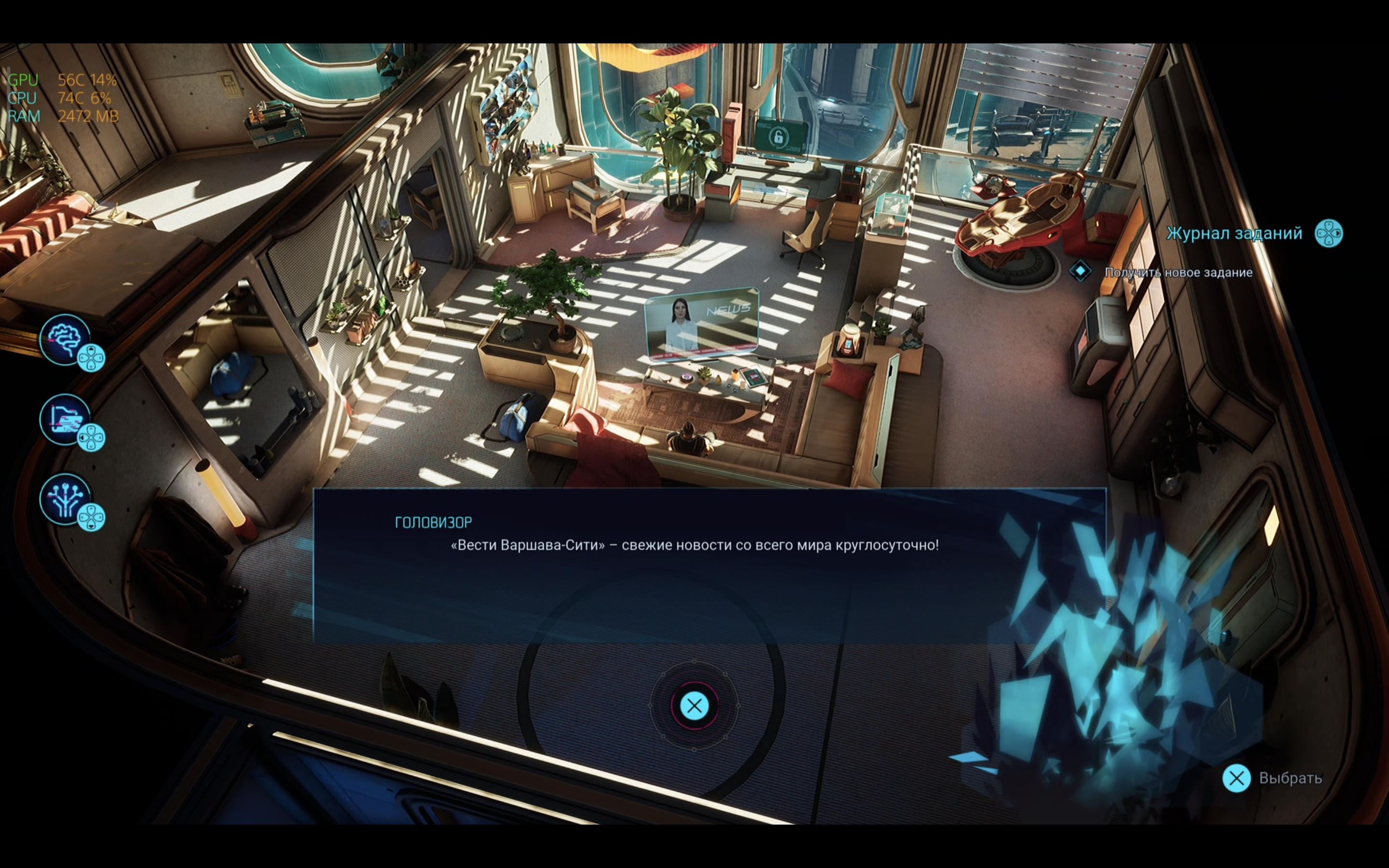Open the Журнал заданий quest journal
This screenshot has width=1389, height=868.
coord(1234,234)
